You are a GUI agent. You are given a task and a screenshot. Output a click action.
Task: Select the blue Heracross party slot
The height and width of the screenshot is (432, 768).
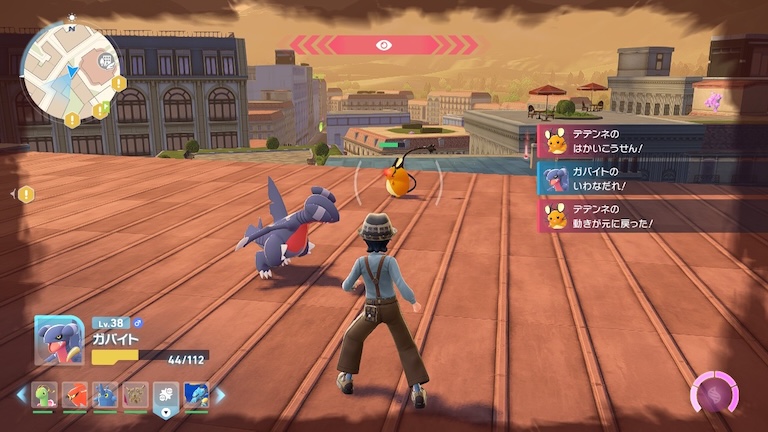(x=105, y=394)
